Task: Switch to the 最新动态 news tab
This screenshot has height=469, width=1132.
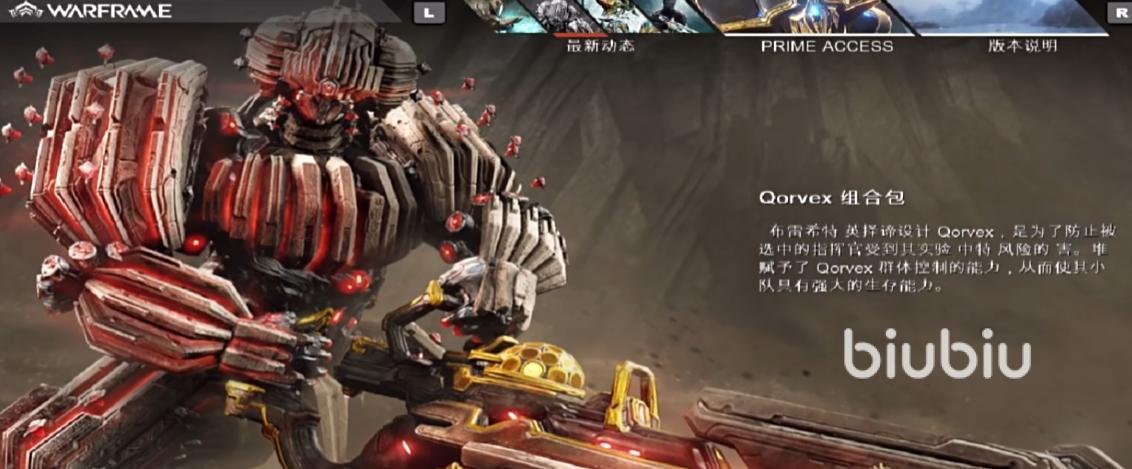Action: coord(600,45)
